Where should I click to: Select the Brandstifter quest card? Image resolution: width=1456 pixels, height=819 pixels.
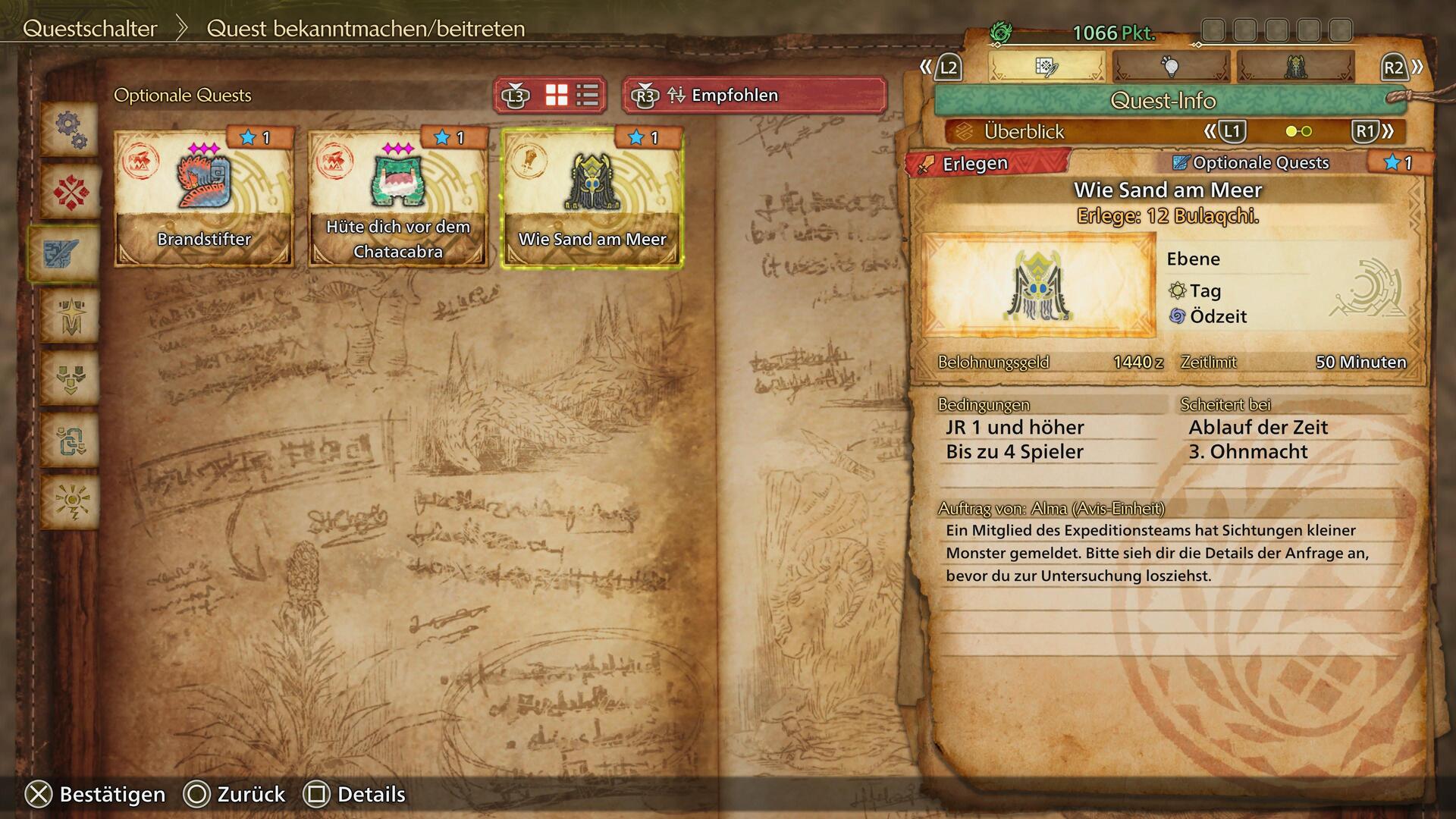[x=204, y=199]
